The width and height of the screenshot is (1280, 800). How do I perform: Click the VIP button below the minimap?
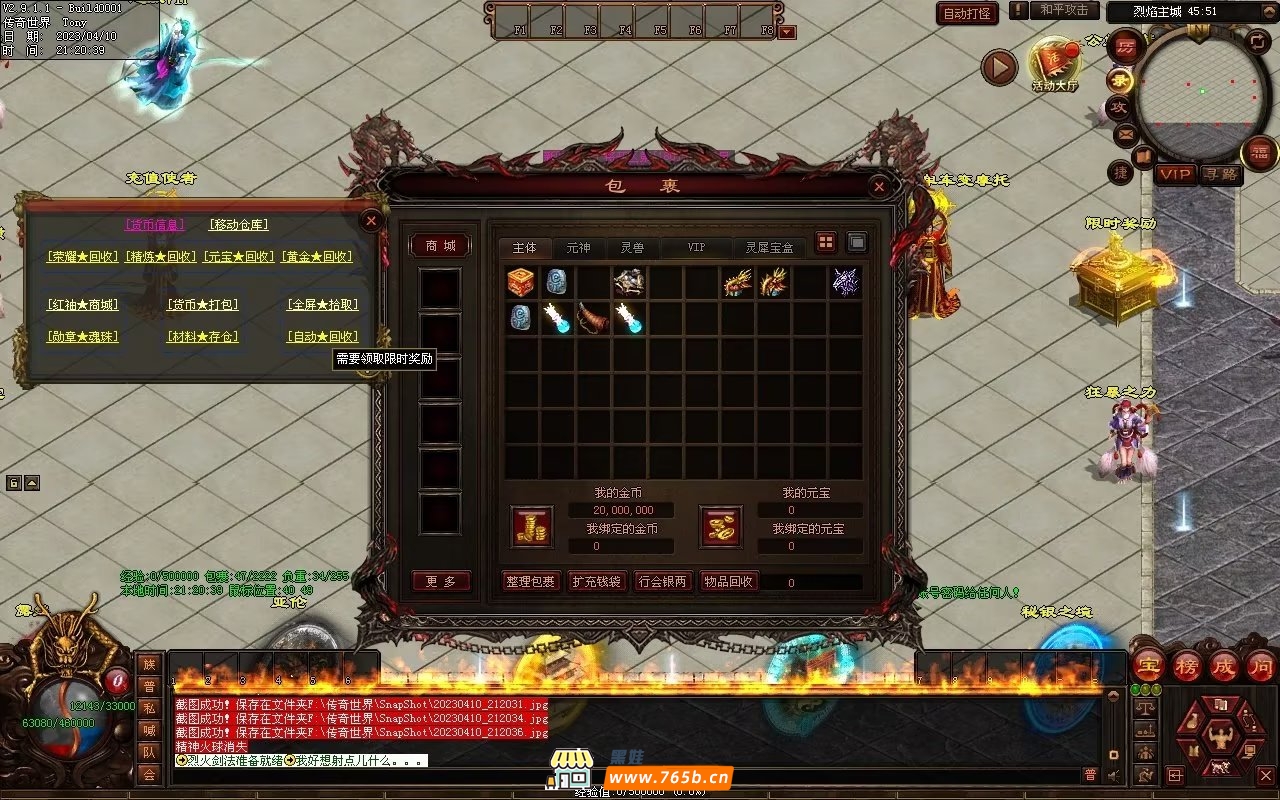tap(1175, 174)
